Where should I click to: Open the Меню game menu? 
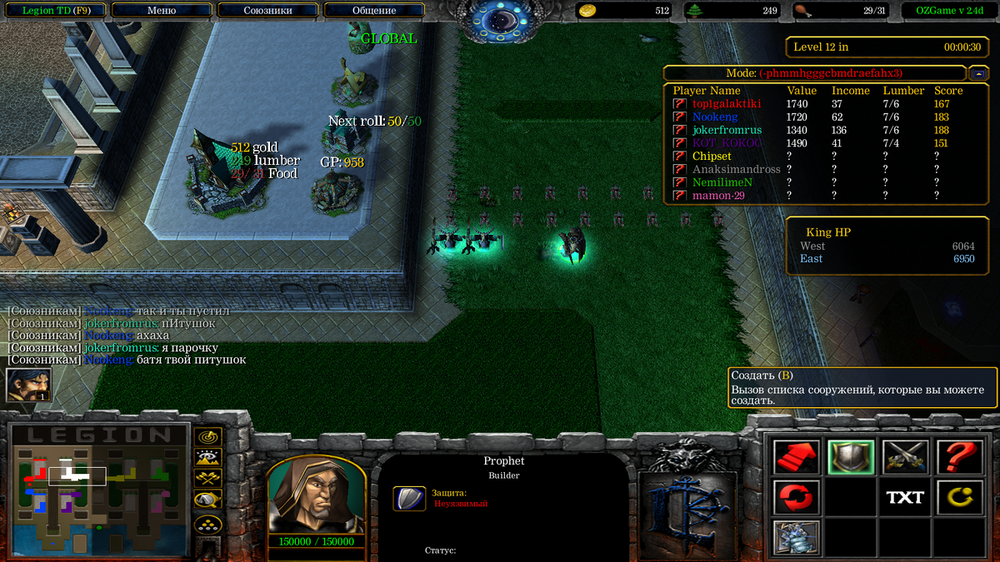[x=161, y=10]
